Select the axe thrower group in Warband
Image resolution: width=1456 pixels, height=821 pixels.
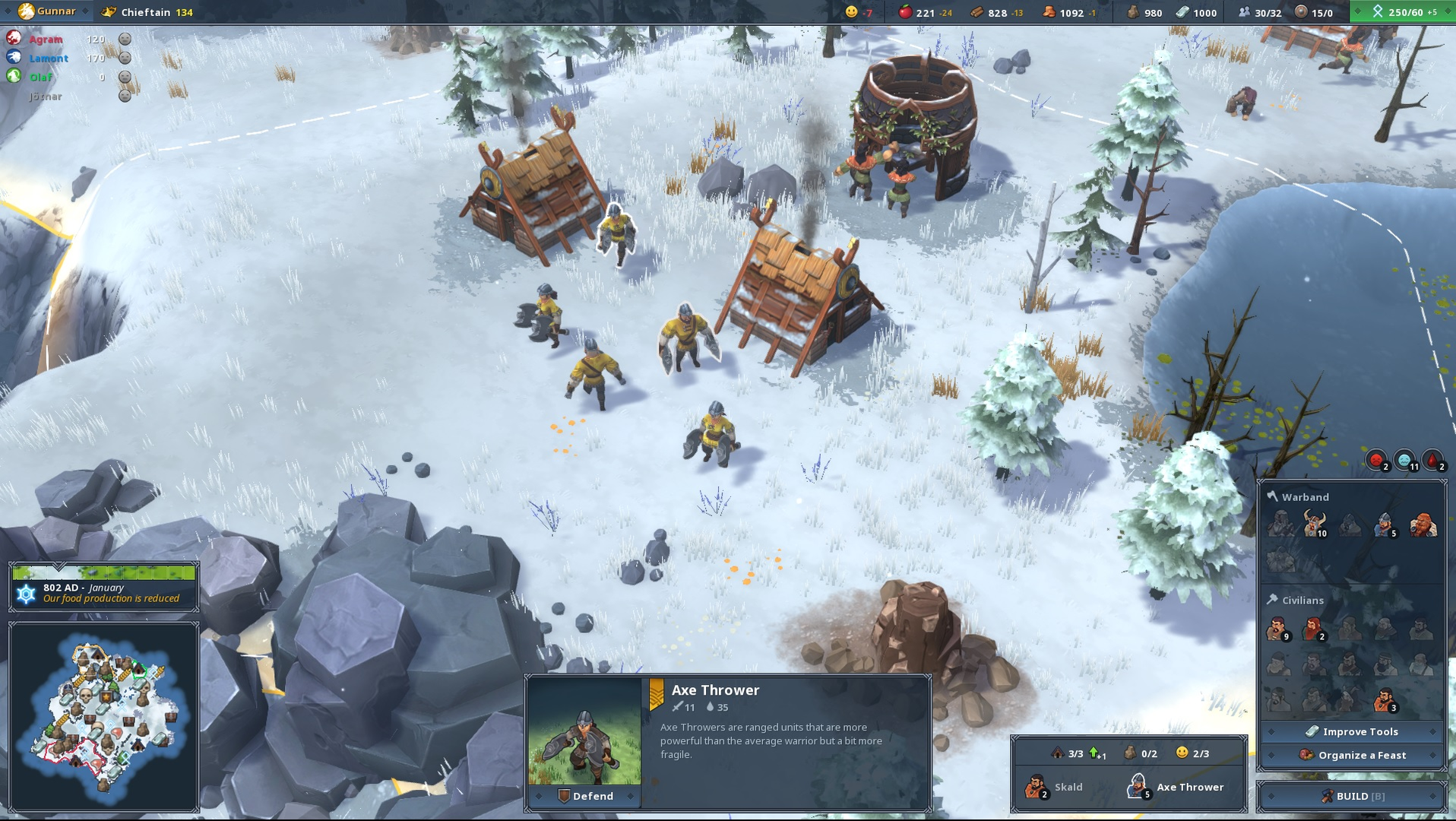point(1385,524)
